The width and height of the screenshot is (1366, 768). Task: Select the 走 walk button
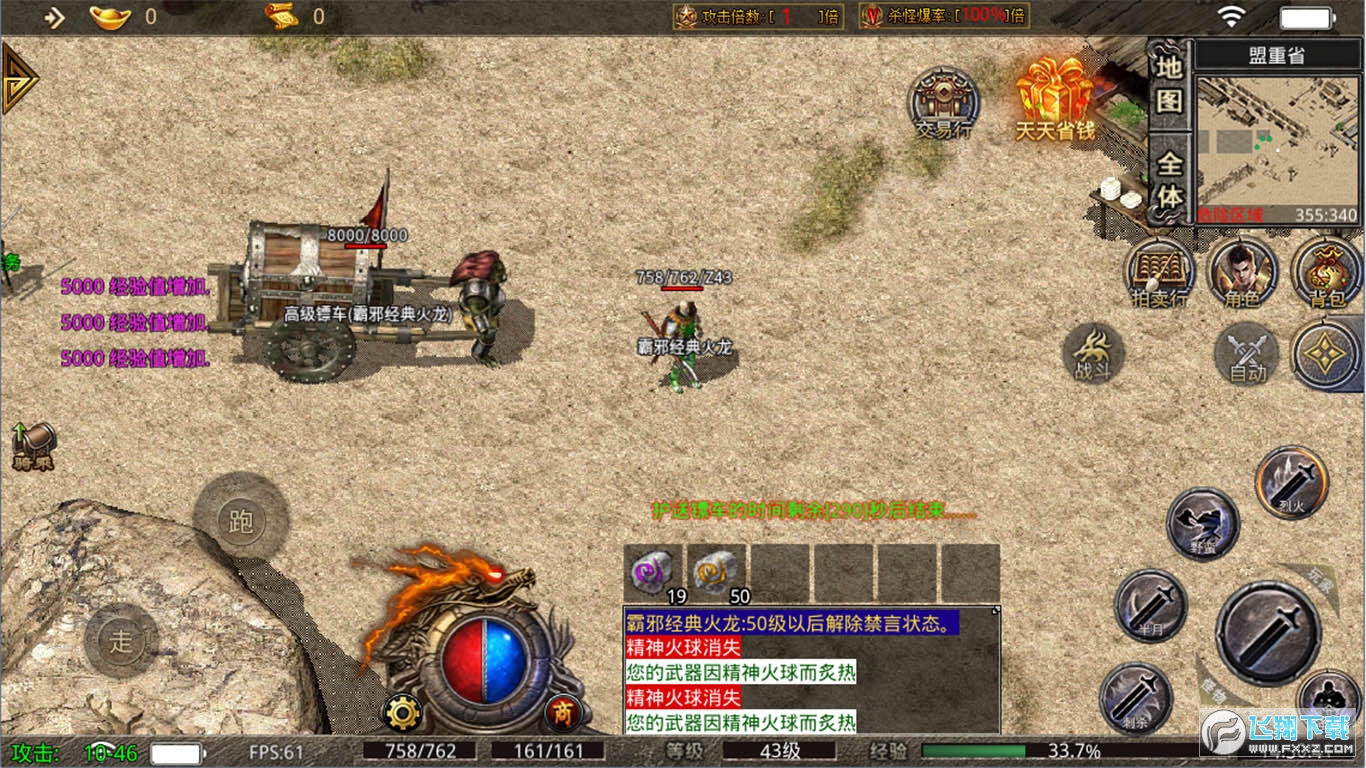pyautogui.click(x=121, y=641)
